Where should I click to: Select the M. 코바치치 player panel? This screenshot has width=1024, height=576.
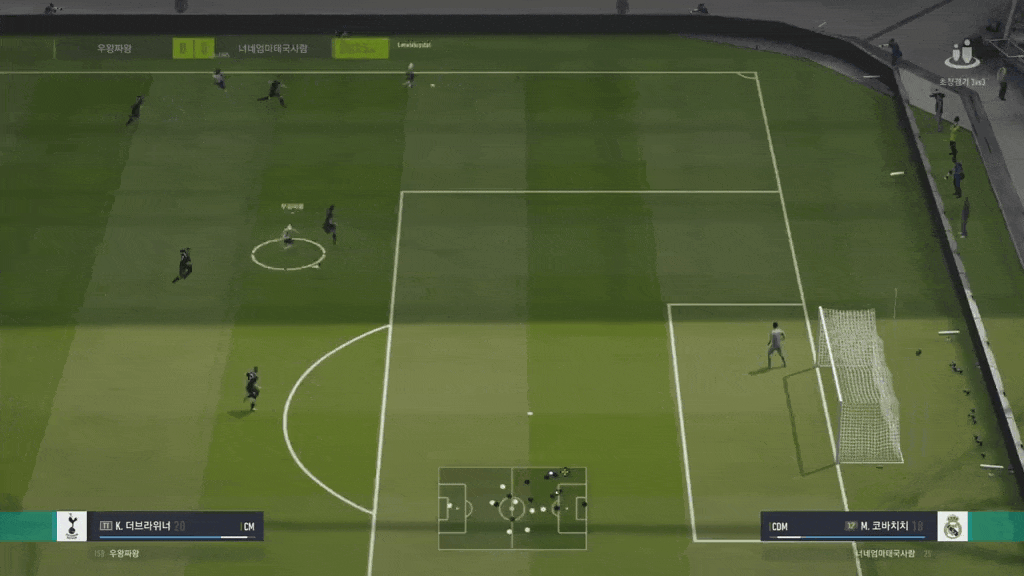pyautogui.click(x=848, y=526)
